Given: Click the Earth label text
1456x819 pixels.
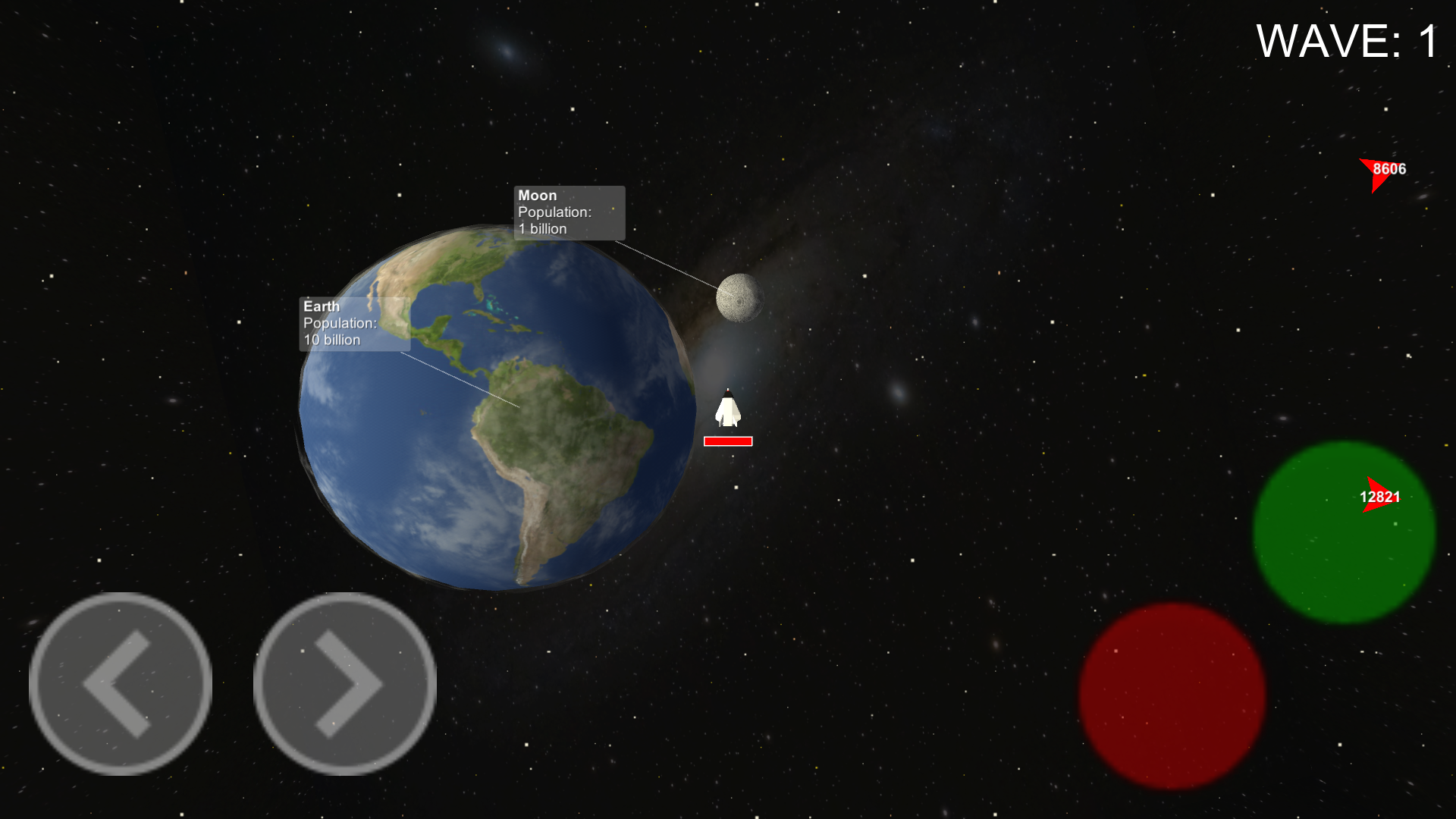Looking at the screenshot, I should tap(321, 306).
